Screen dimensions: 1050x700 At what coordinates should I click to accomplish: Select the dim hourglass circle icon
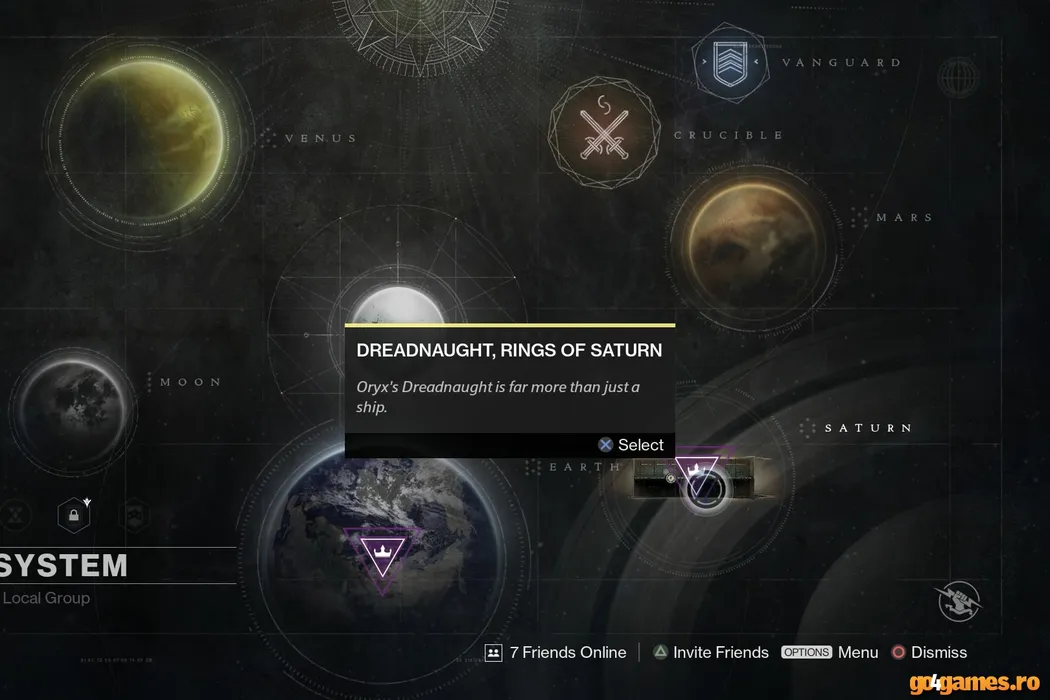[x=14, y=516]
